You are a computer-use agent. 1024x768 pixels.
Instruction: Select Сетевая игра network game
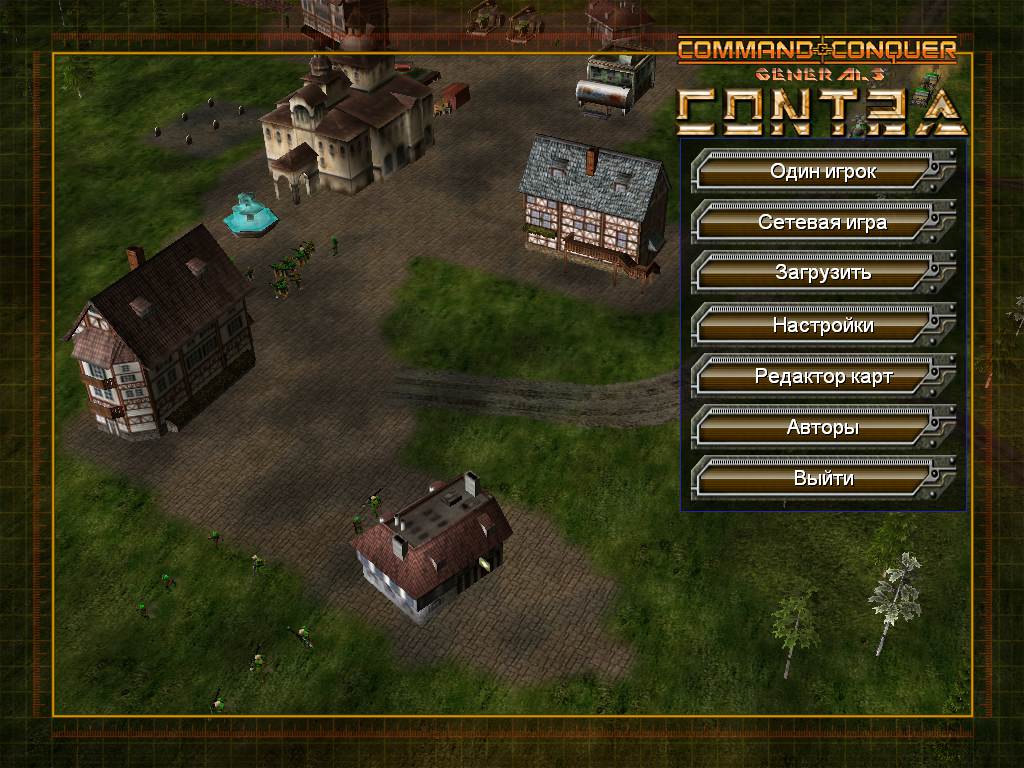(822, 223)
